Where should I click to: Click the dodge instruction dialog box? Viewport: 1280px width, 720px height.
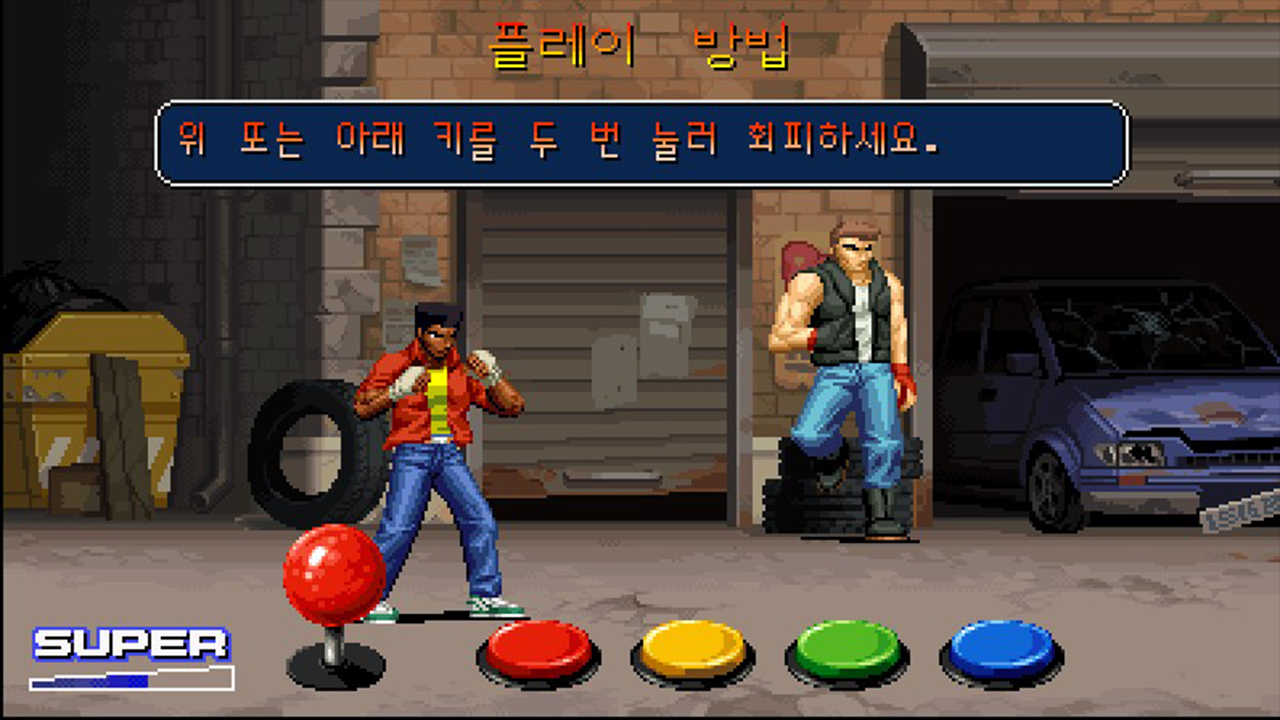[x=640, y=138]
